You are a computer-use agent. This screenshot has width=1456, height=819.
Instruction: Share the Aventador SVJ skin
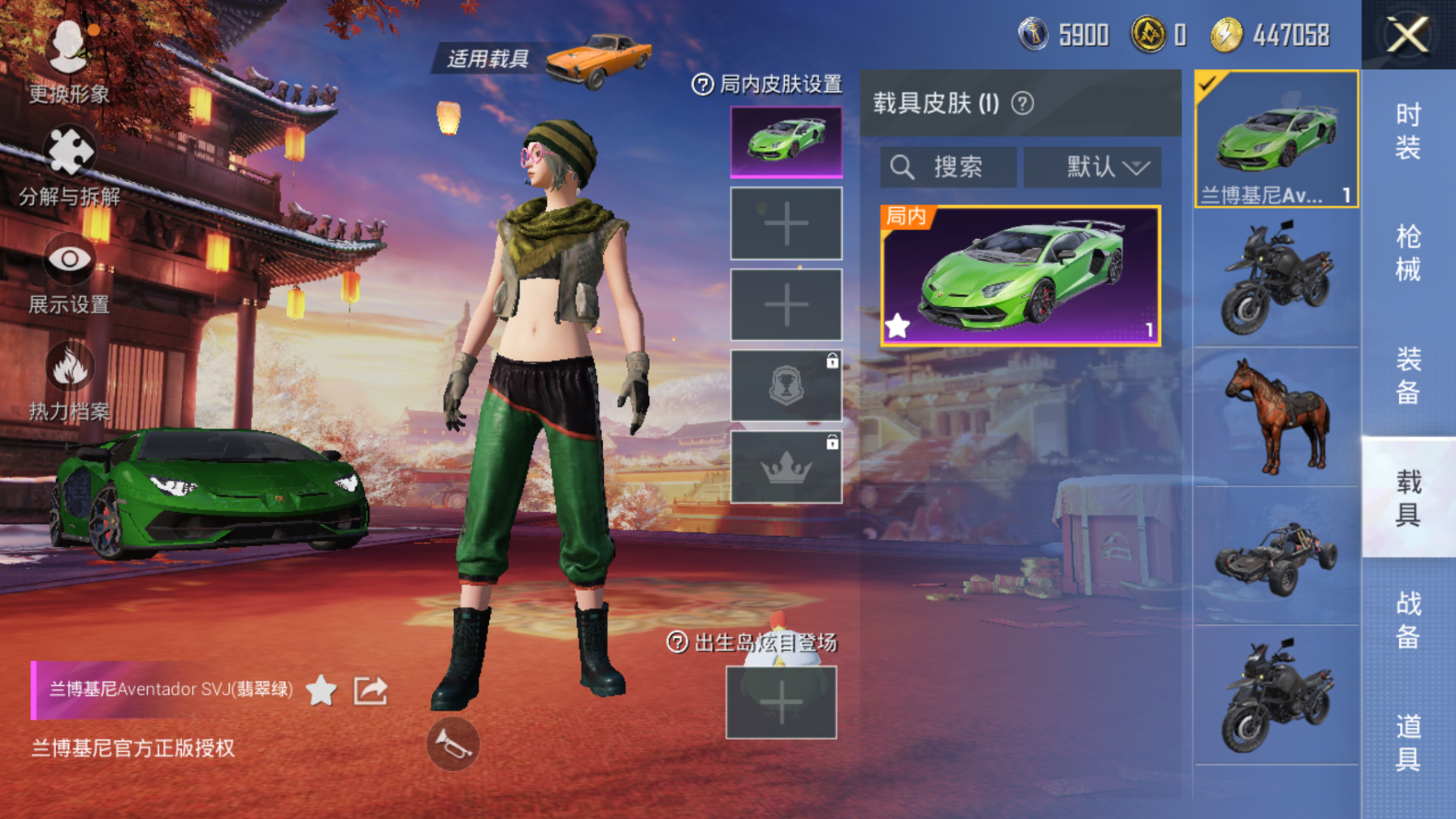point(370,691)
